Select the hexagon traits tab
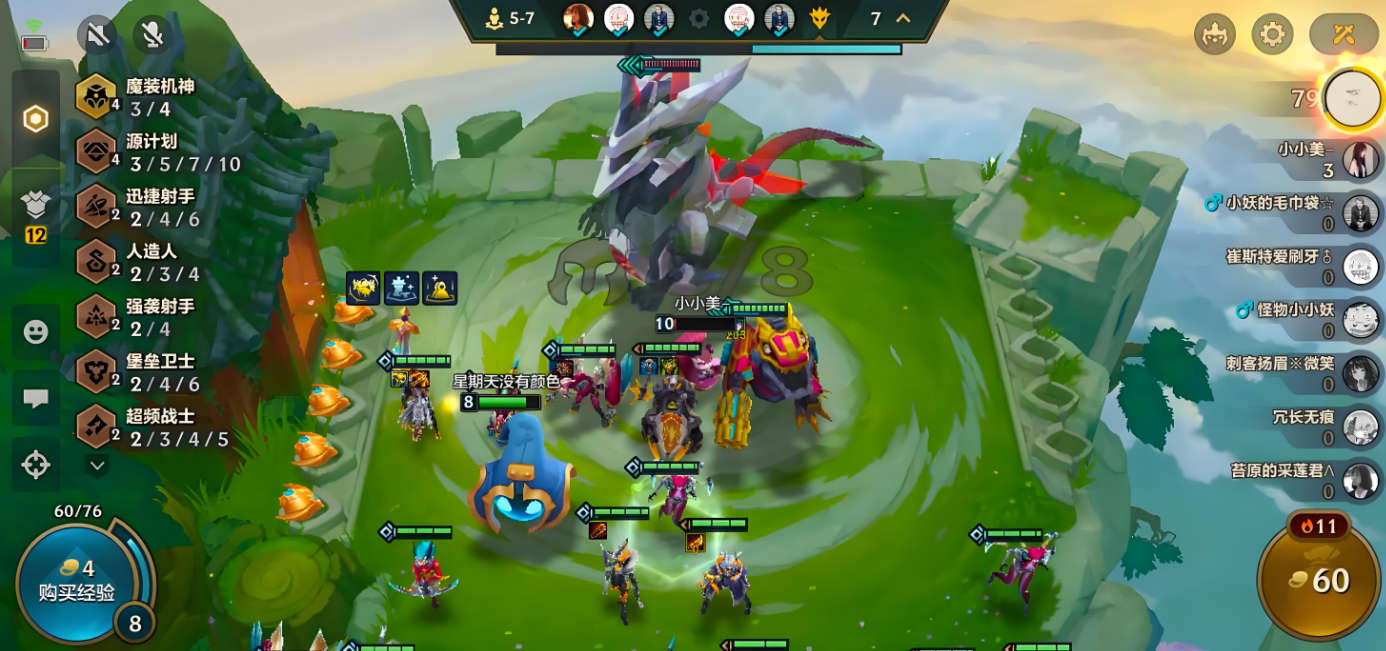 [x=36, y=120]
